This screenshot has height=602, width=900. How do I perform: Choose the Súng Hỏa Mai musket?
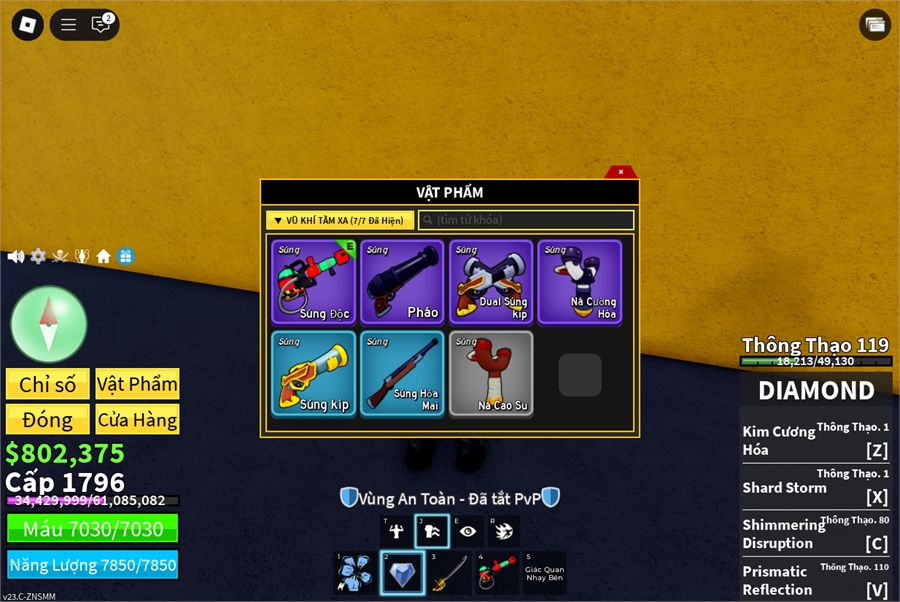coord(403,373)
